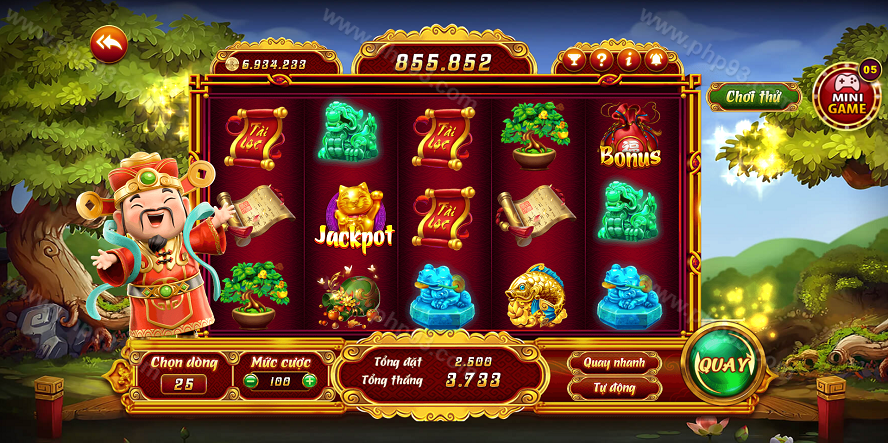Click the coin balance display

coord(272,64)
